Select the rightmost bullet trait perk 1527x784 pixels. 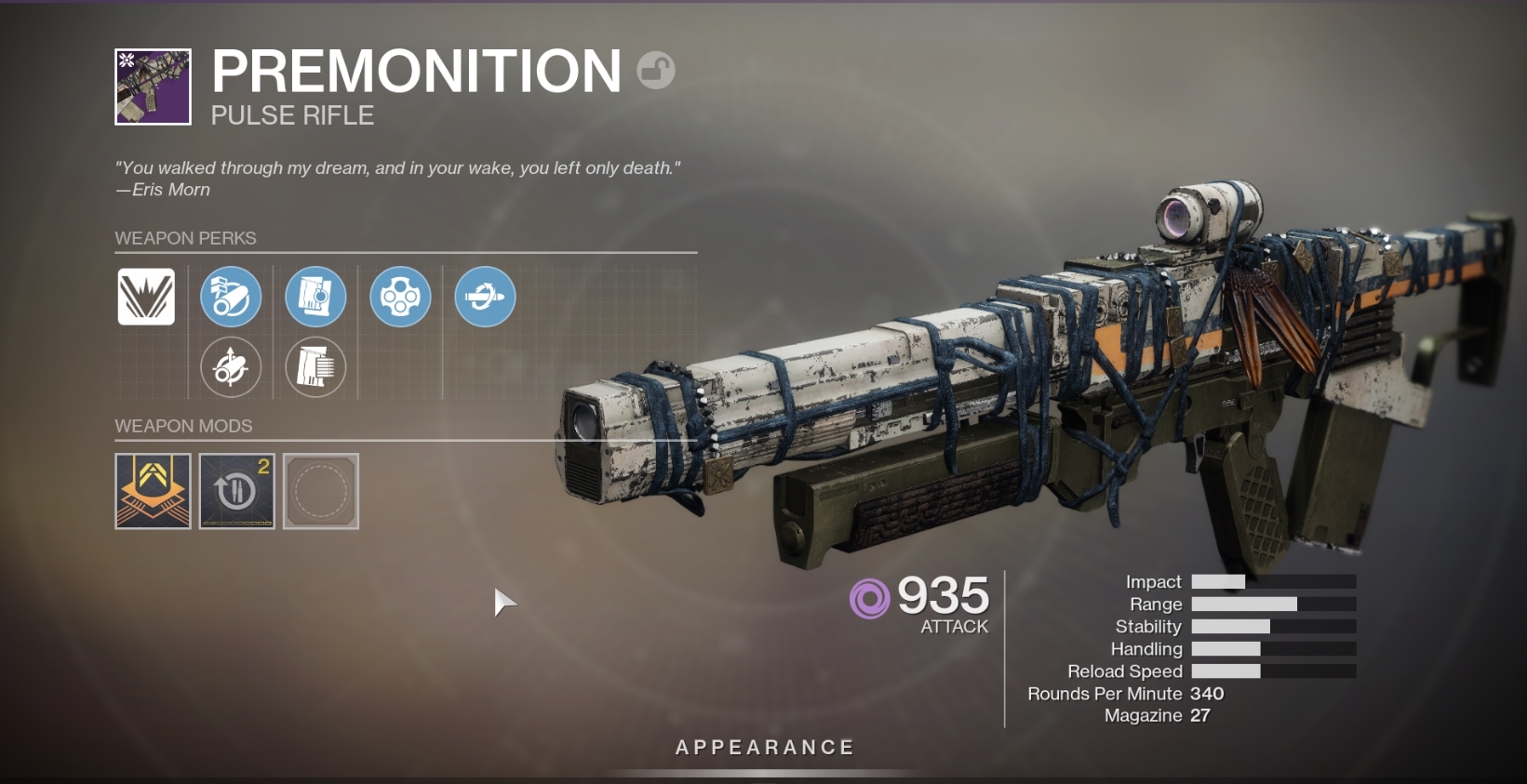pyautogui.click(x=484, y=297)
